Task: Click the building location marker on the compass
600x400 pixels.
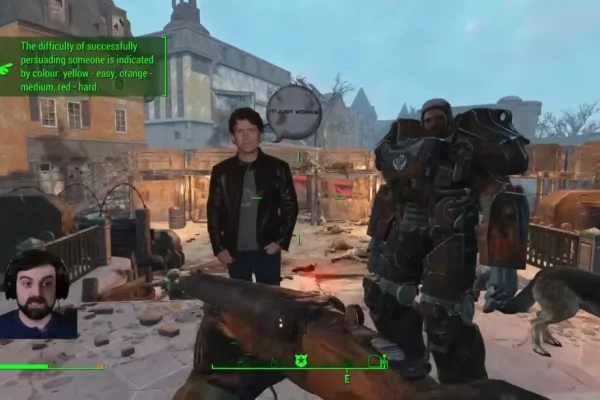Action: (373, 361)
